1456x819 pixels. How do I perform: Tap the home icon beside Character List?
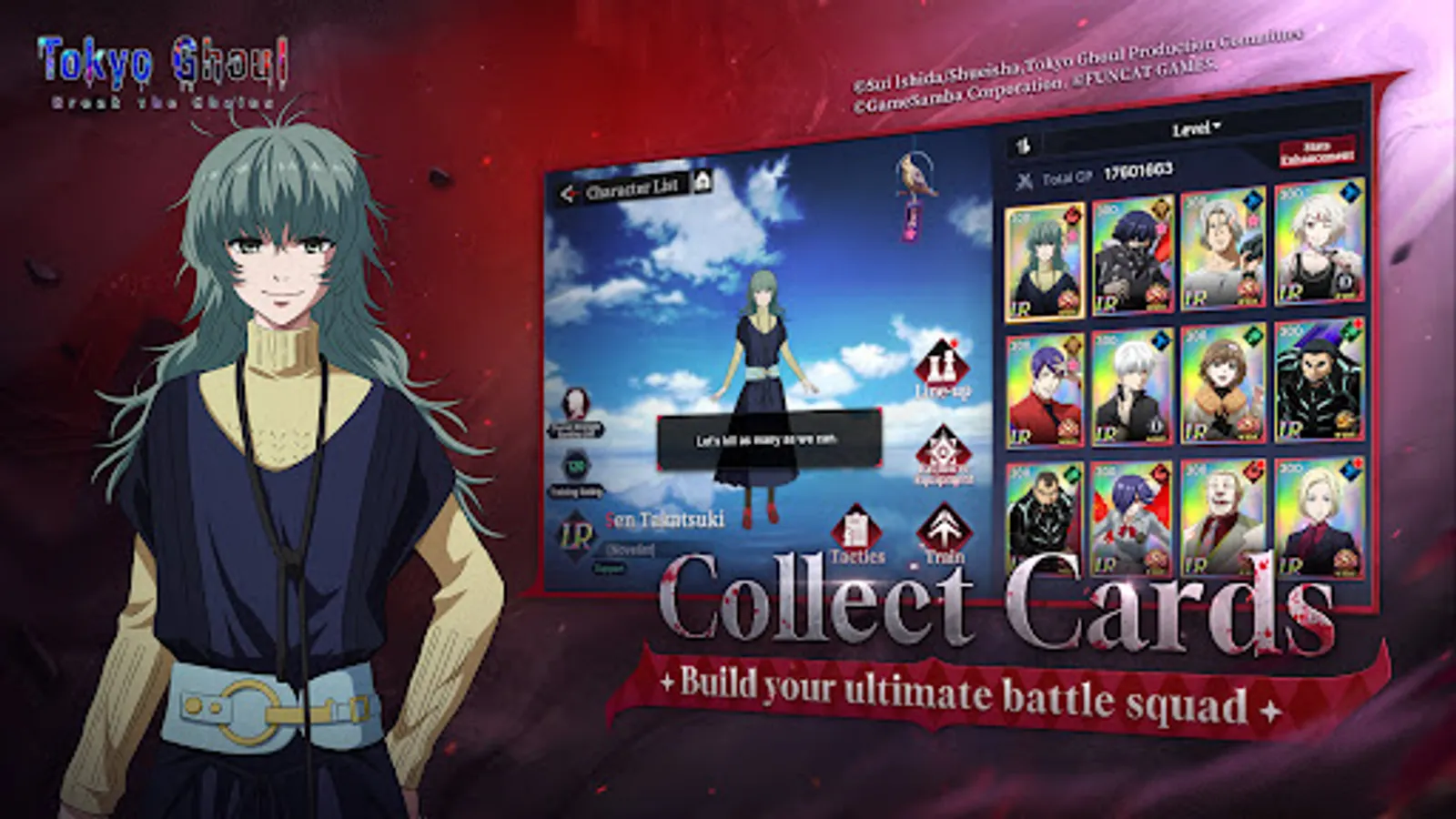(703, 184)
